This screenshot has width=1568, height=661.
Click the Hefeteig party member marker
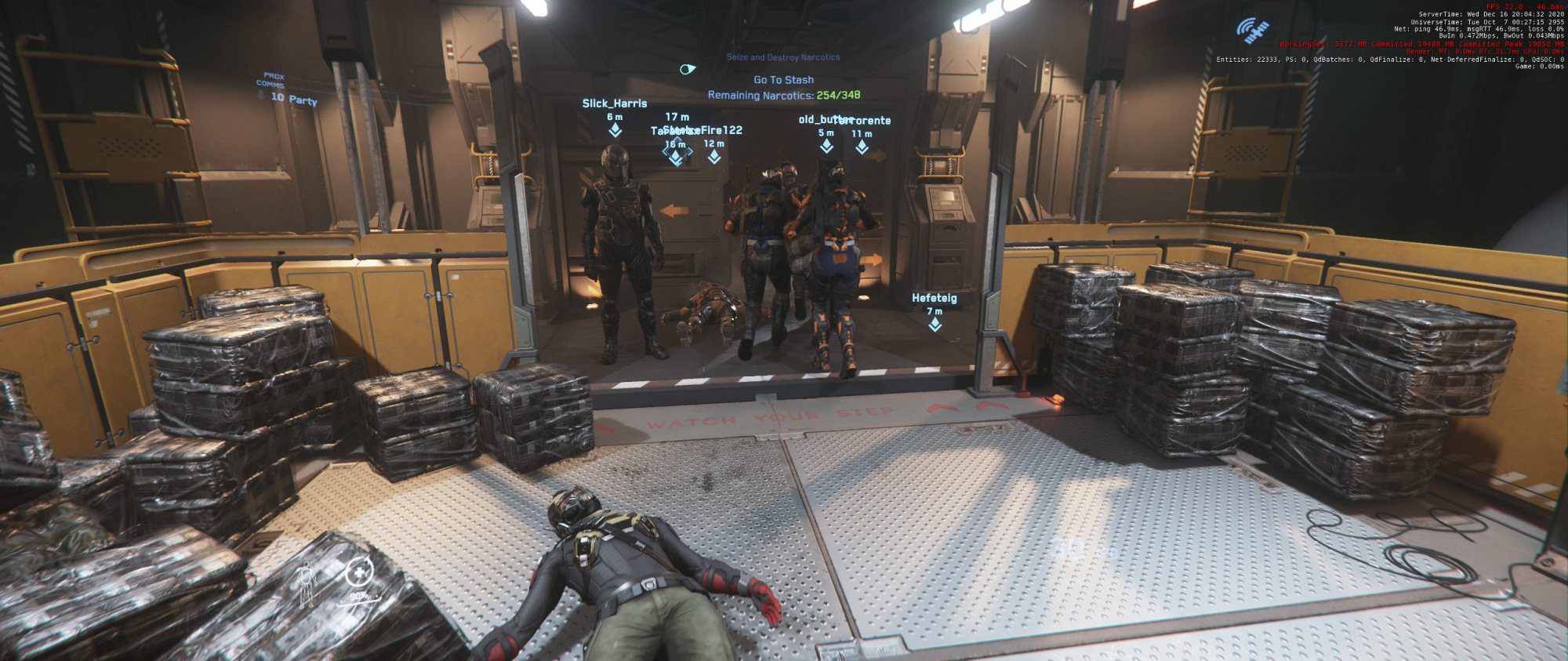click(x=935, y=324)
